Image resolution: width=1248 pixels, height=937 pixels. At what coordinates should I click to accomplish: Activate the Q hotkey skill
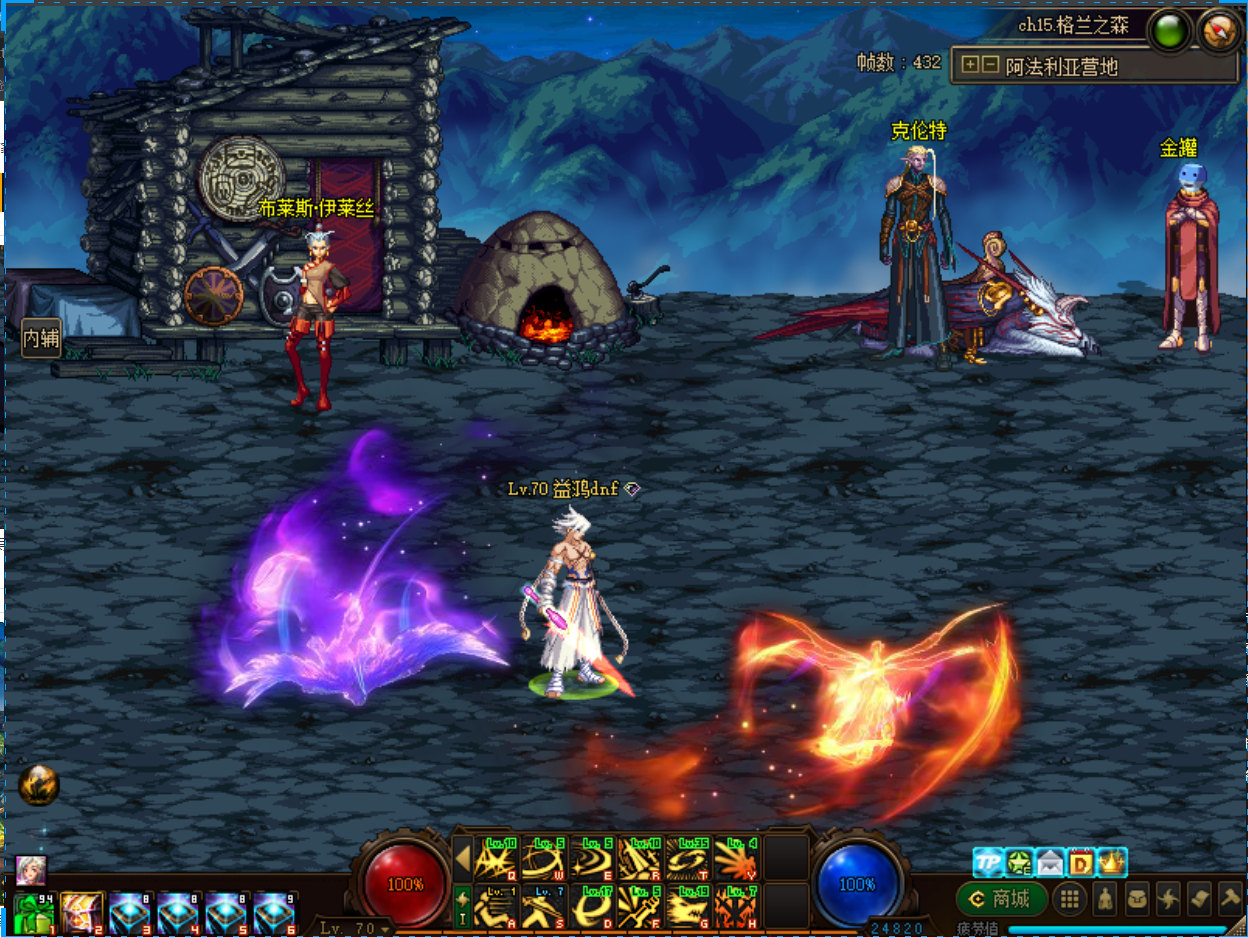pyautogui.click(x=496, y=860)
